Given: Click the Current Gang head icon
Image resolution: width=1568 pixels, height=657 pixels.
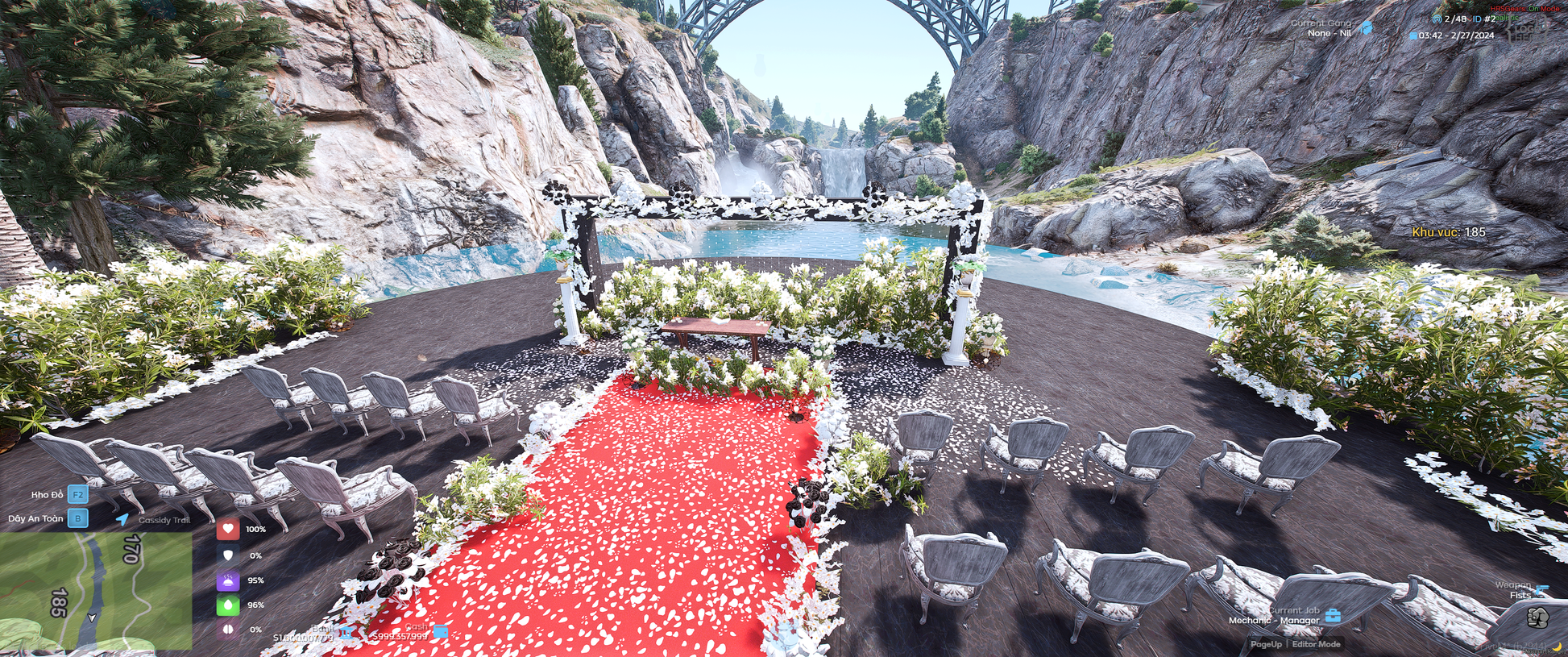Looking at the screenshot, I should [1366, 28].
